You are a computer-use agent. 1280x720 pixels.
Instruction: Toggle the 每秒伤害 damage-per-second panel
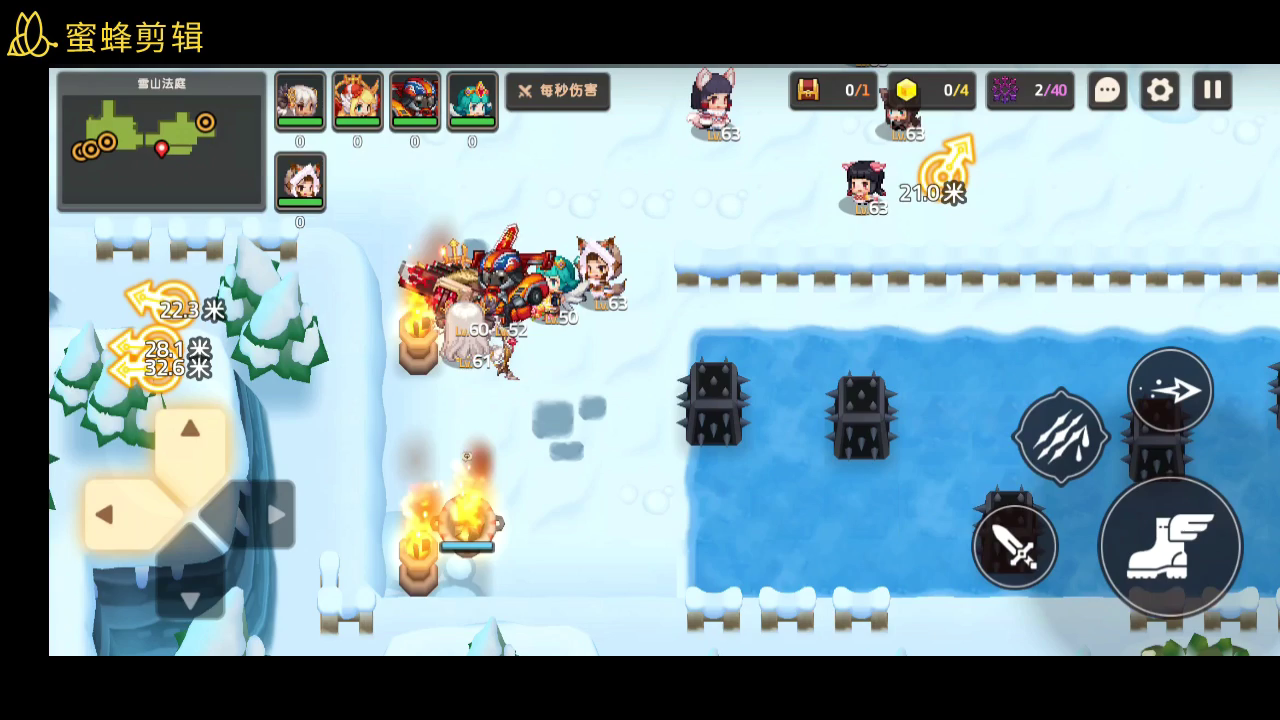pos(558,91)
